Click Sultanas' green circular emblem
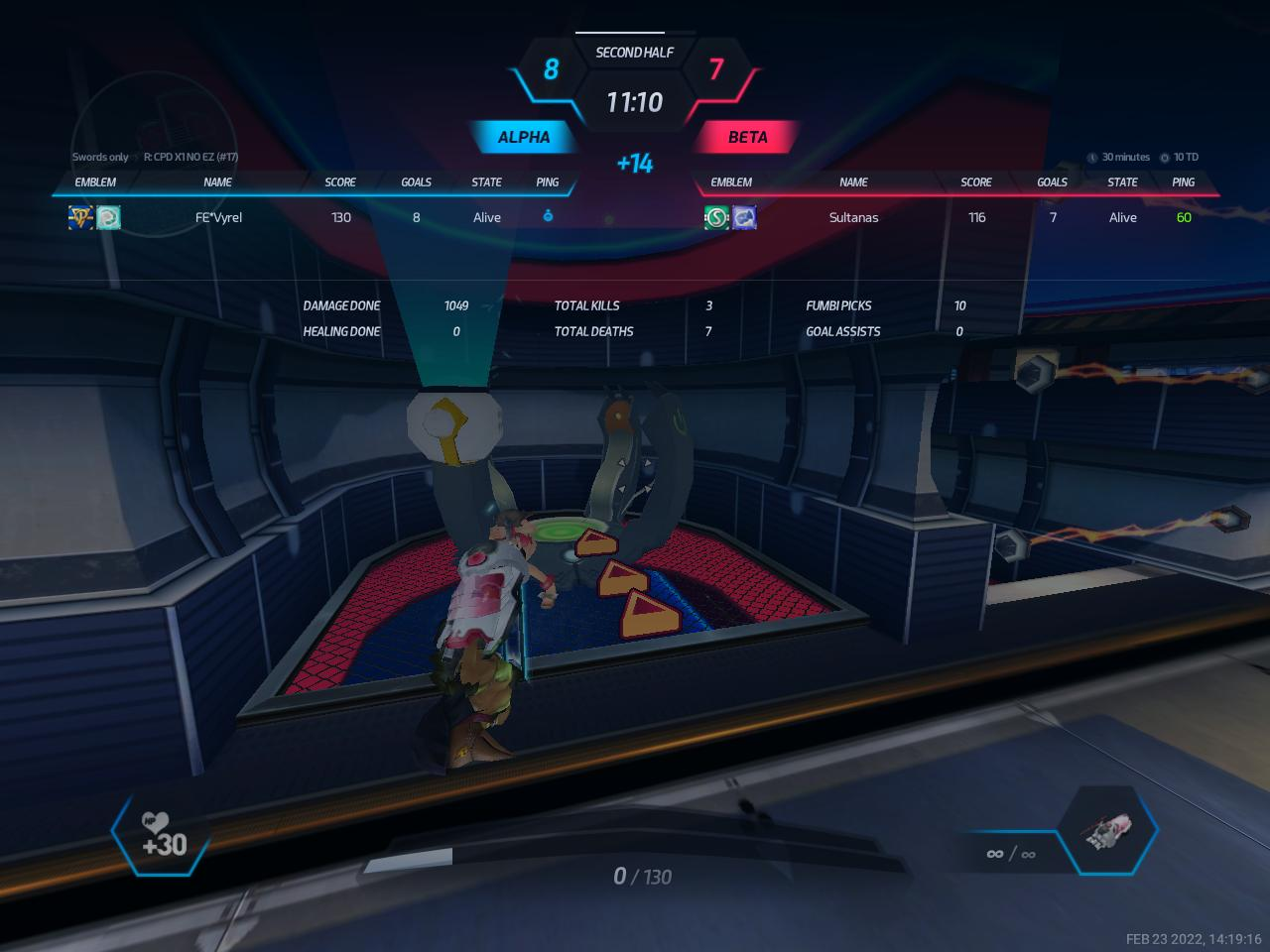 pyautogui.click(x=716, y=217)
